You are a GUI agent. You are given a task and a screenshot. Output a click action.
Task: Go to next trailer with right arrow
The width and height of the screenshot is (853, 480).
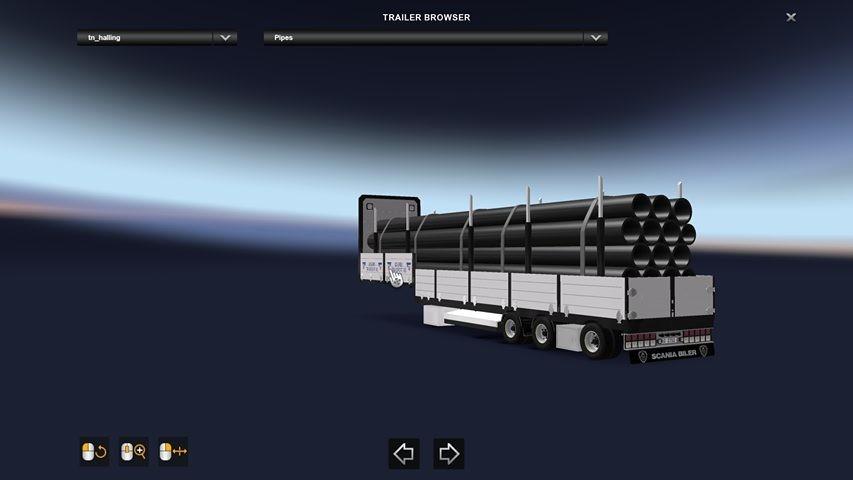pos(449,454)
